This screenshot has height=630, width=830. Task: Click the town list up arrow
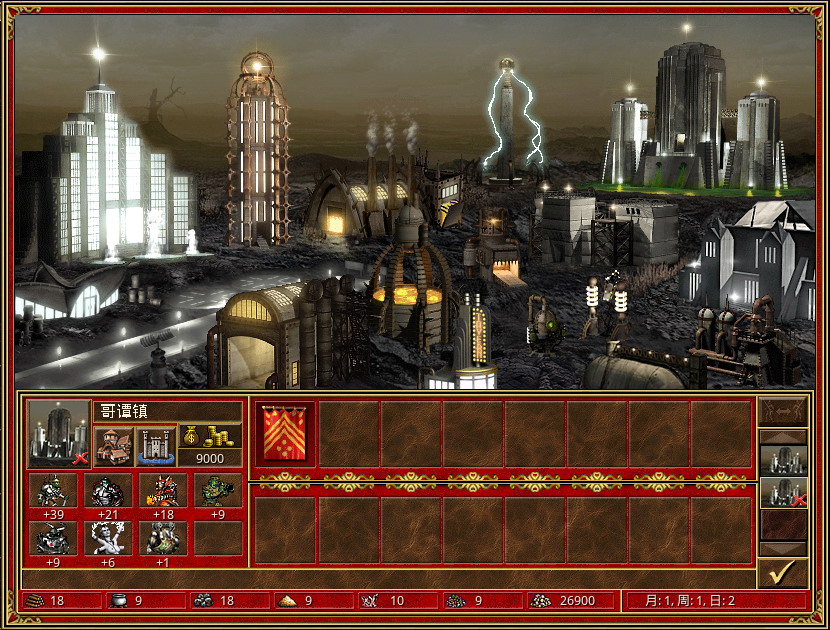(782, 437)
